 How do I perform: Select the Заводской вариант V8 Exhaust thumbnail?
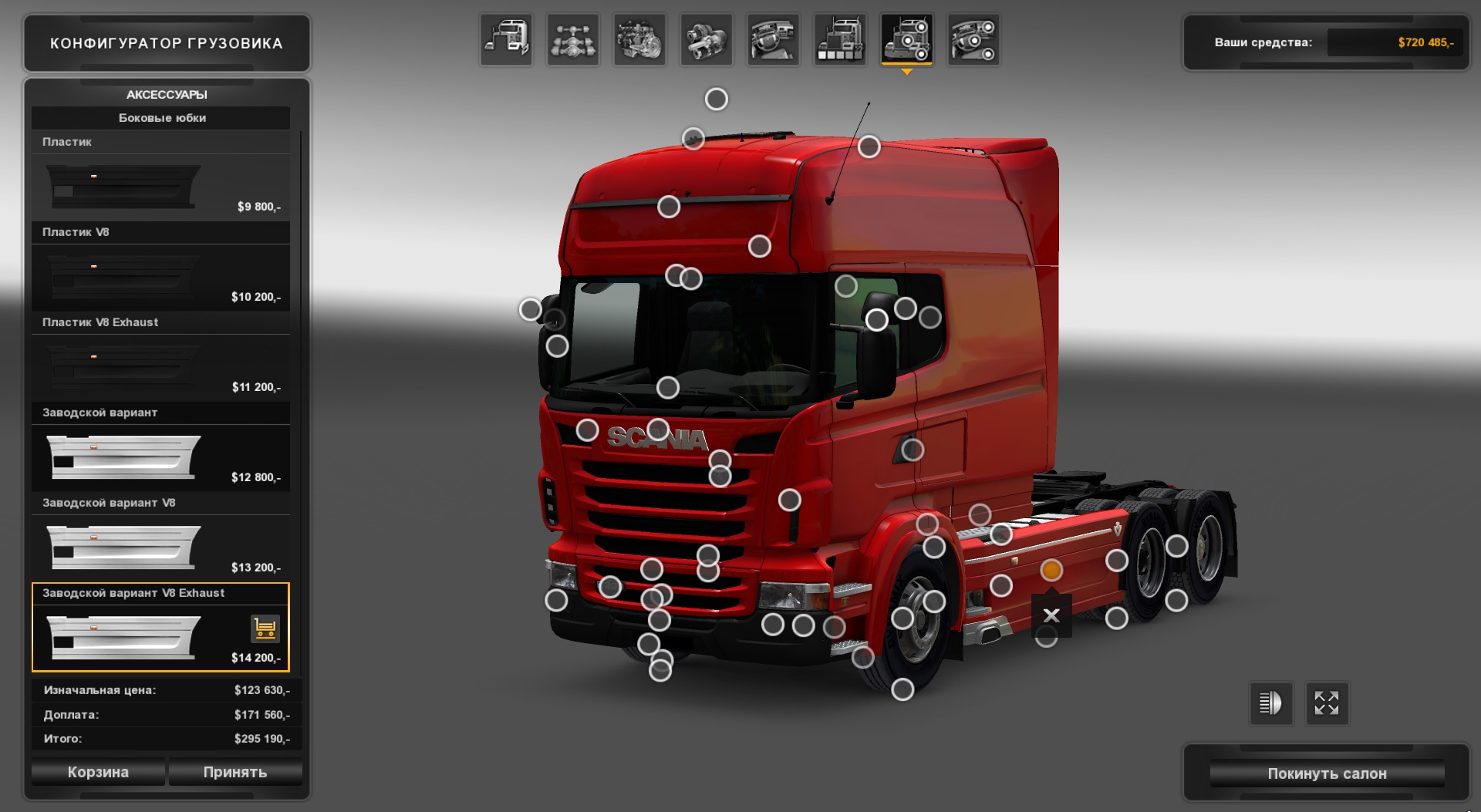point(123,638)
